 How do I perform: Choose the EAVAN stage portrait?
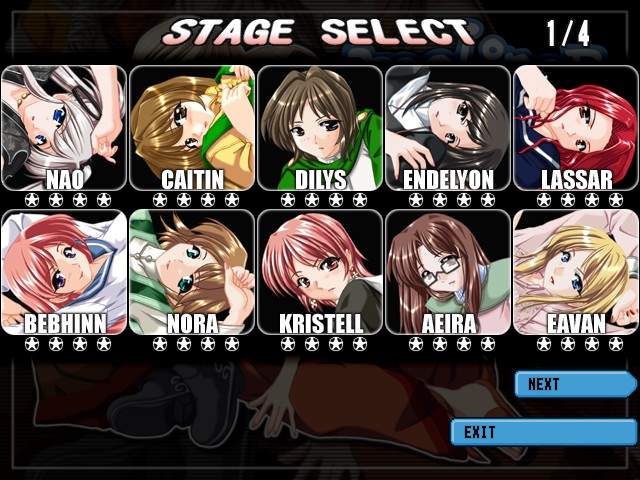click(575, 271)
